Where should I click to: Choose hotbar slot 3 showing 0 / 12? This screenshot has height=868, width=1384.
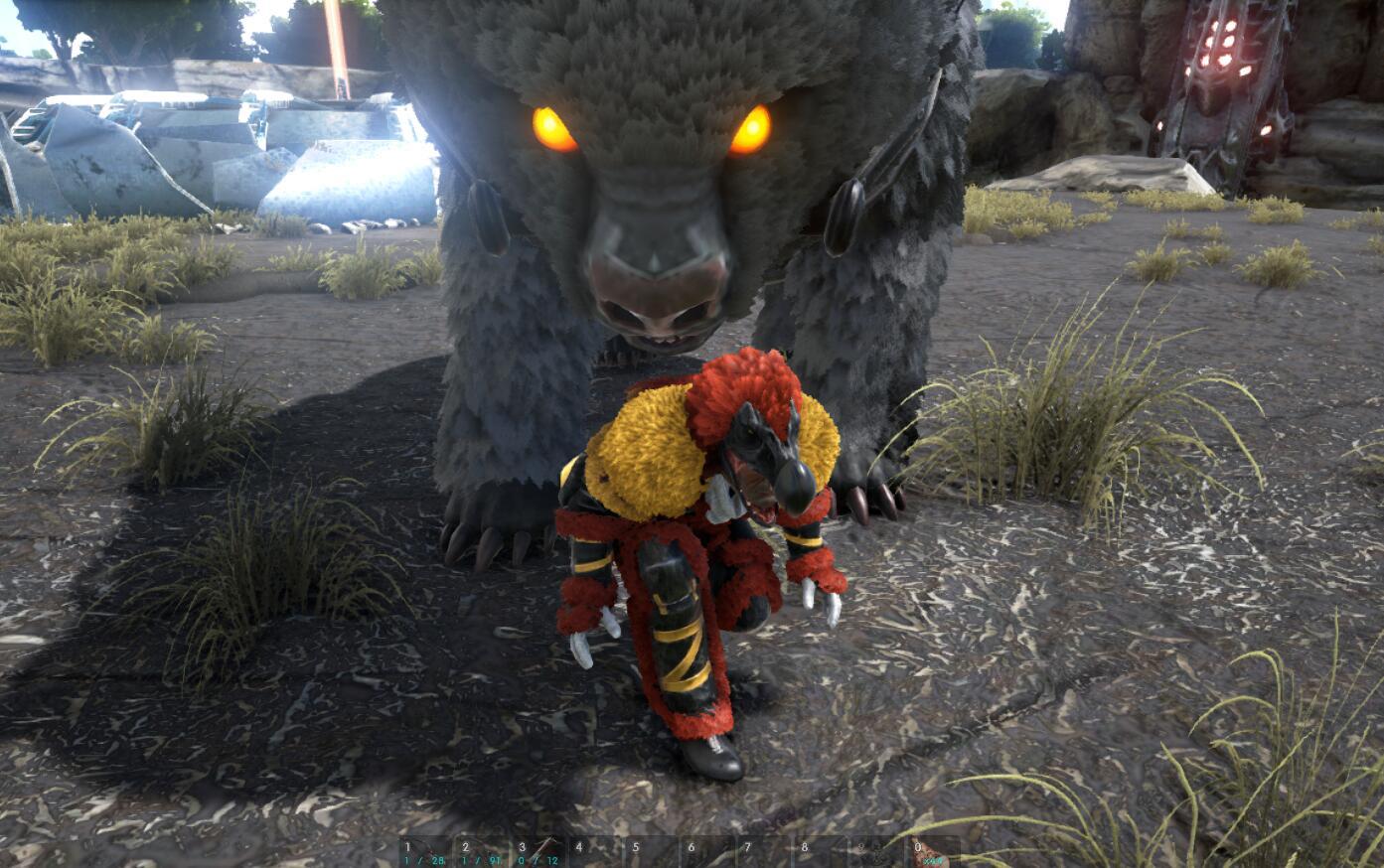click(538, 852)
